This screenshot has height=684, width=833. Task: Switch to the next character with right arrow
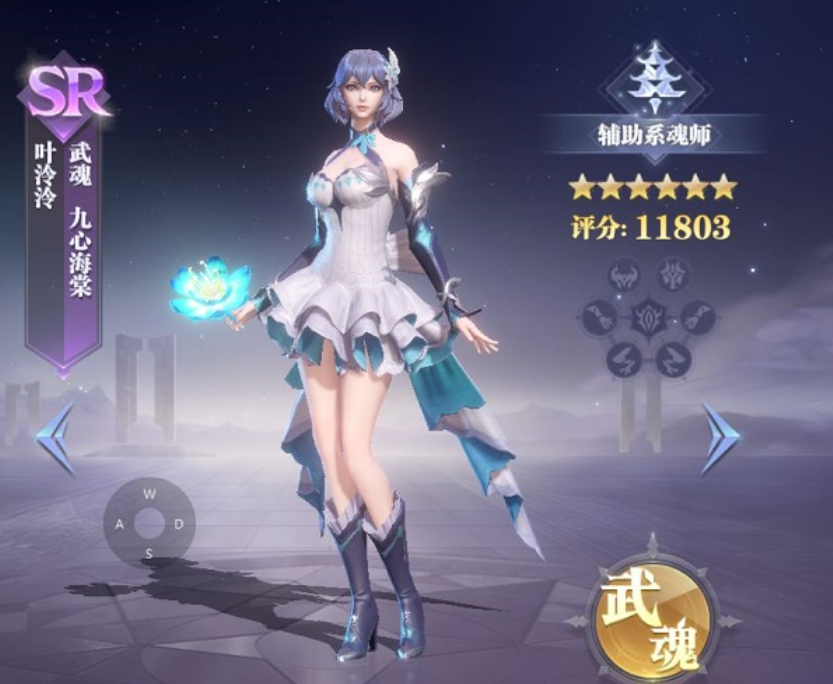pyautogui.click(x=719, y=438)
